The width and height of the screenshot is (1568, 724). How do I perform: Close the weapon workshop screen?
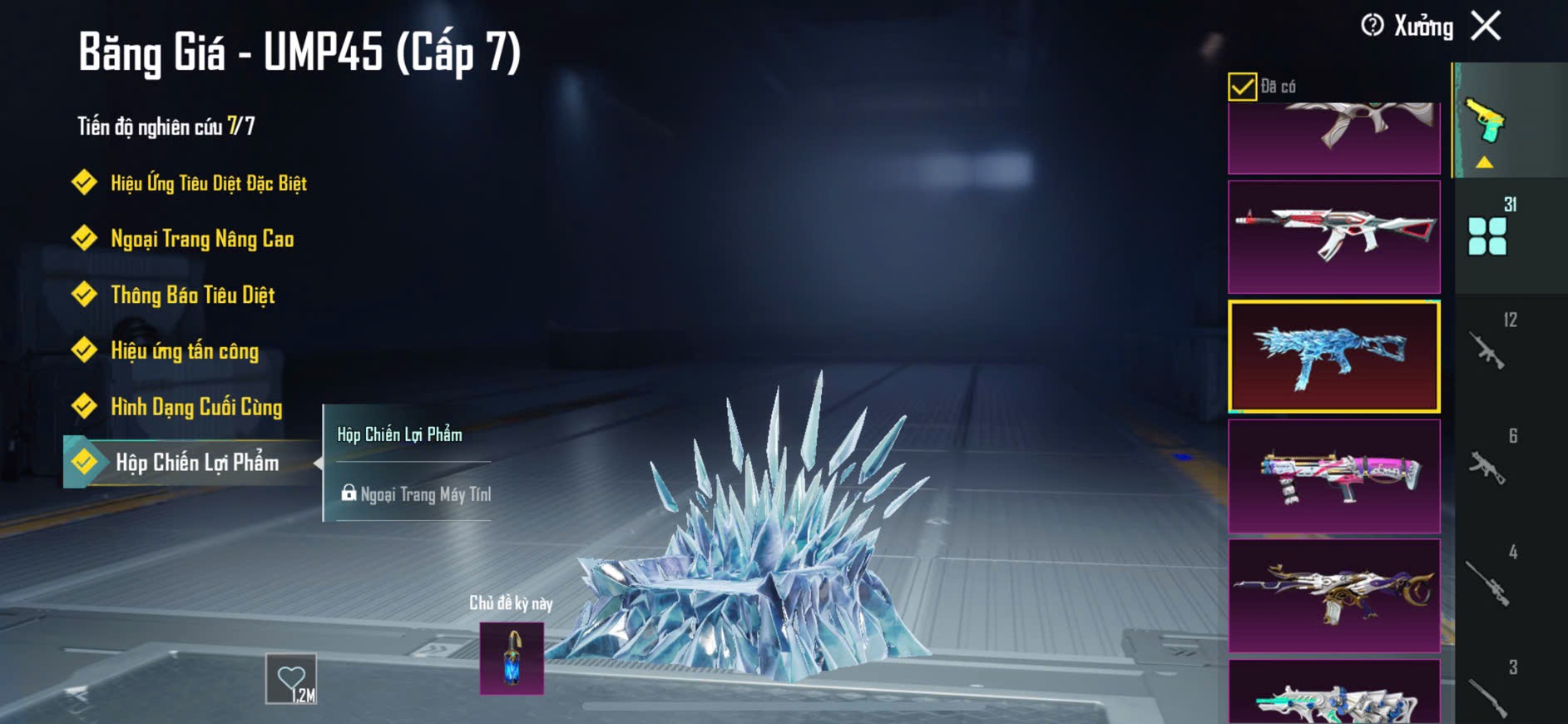(x=1486, y=26)
